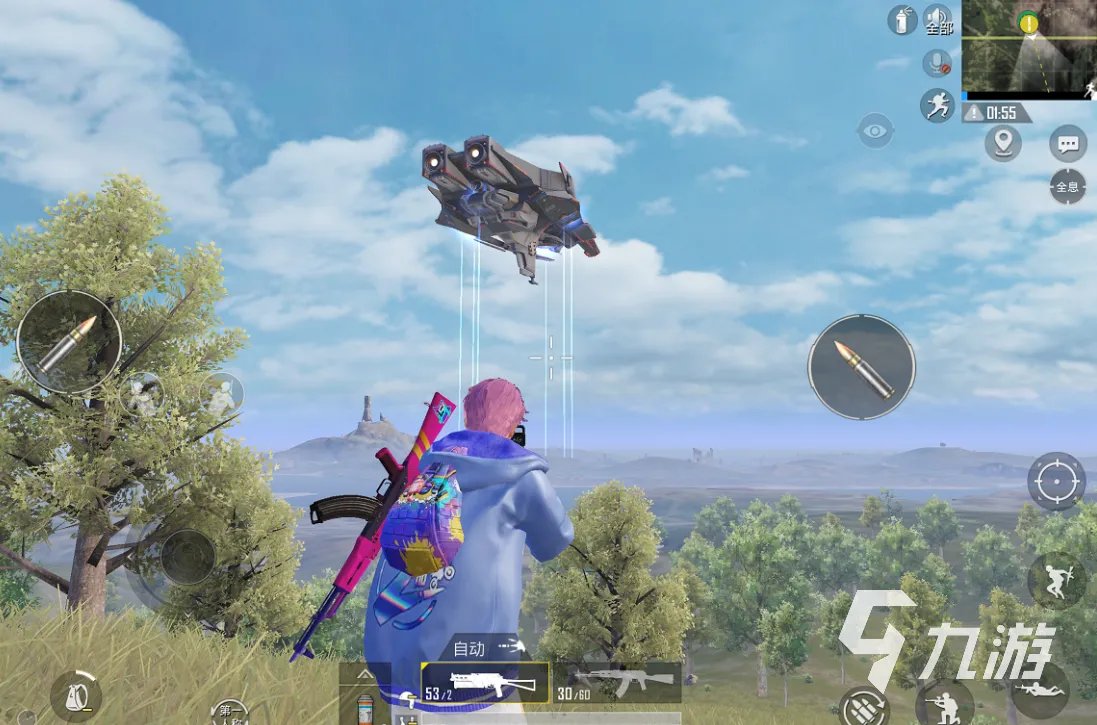The image size is (1097, 725).
Task: Tap the eye free-look button
Action: (x=875, y=131)
